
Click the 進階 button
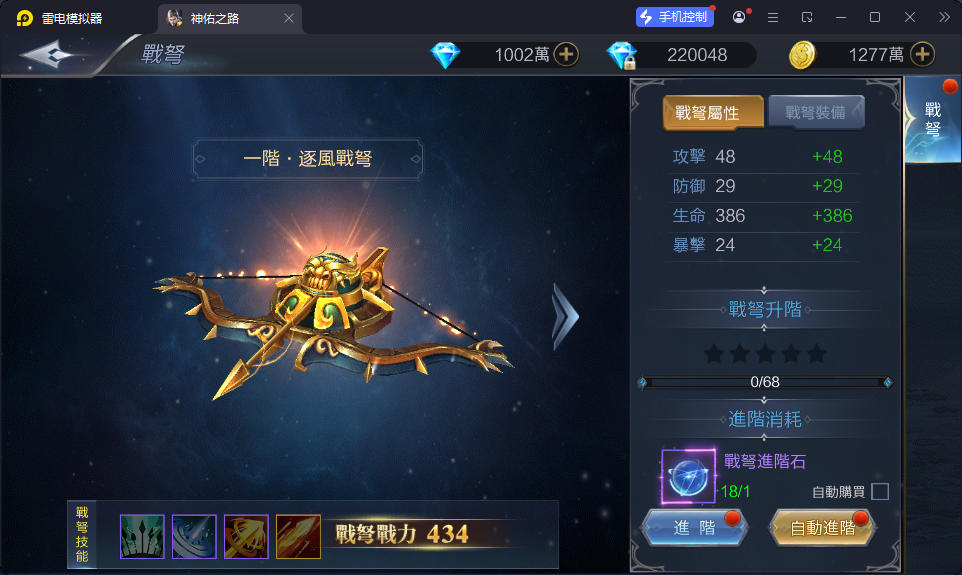point(694,528)
